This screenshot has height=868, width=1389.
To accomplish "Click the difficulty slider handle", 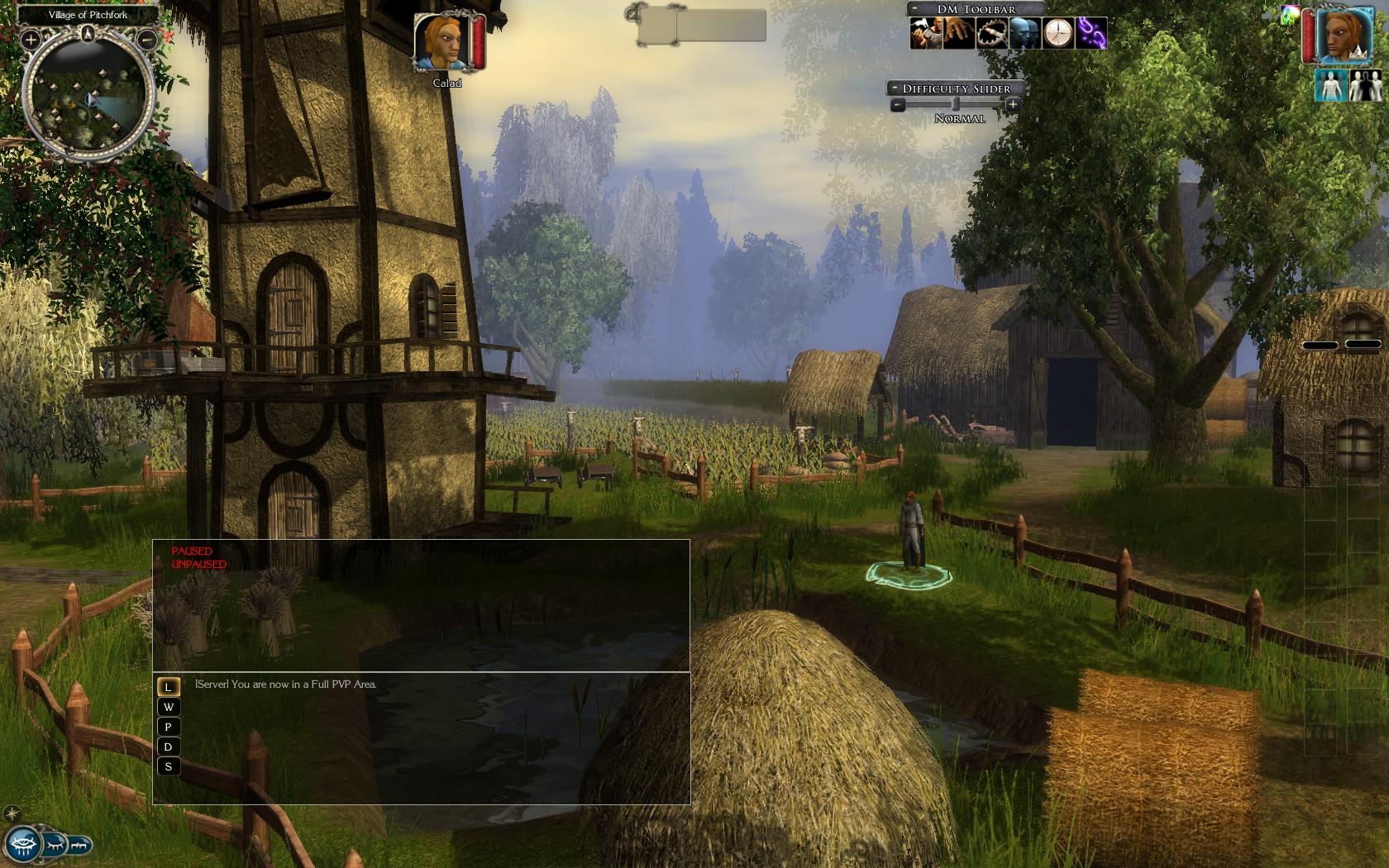I will coord(956,105).
